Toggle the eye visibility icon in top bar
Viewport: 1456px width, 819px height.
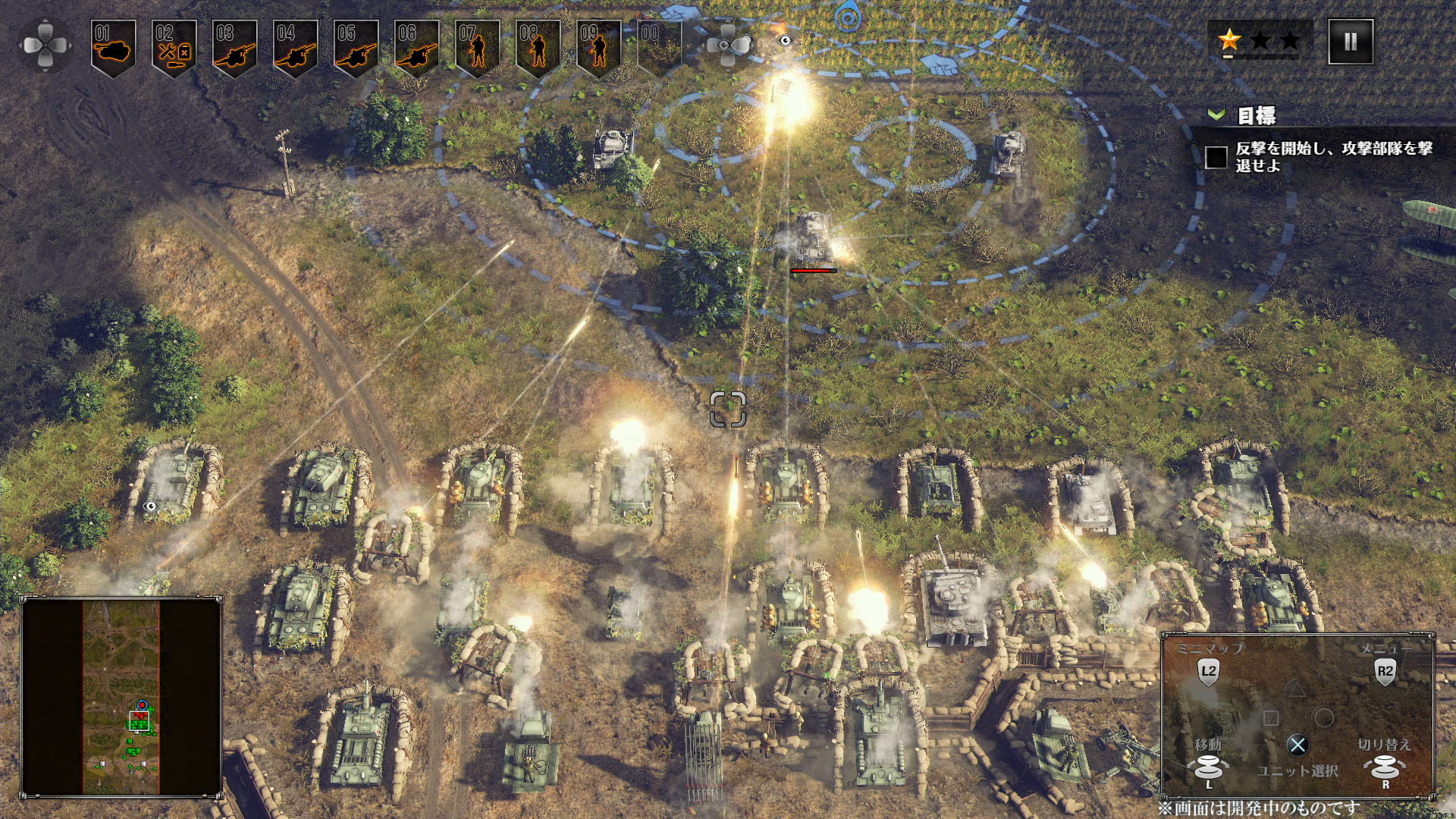click(x=785, y=40)
